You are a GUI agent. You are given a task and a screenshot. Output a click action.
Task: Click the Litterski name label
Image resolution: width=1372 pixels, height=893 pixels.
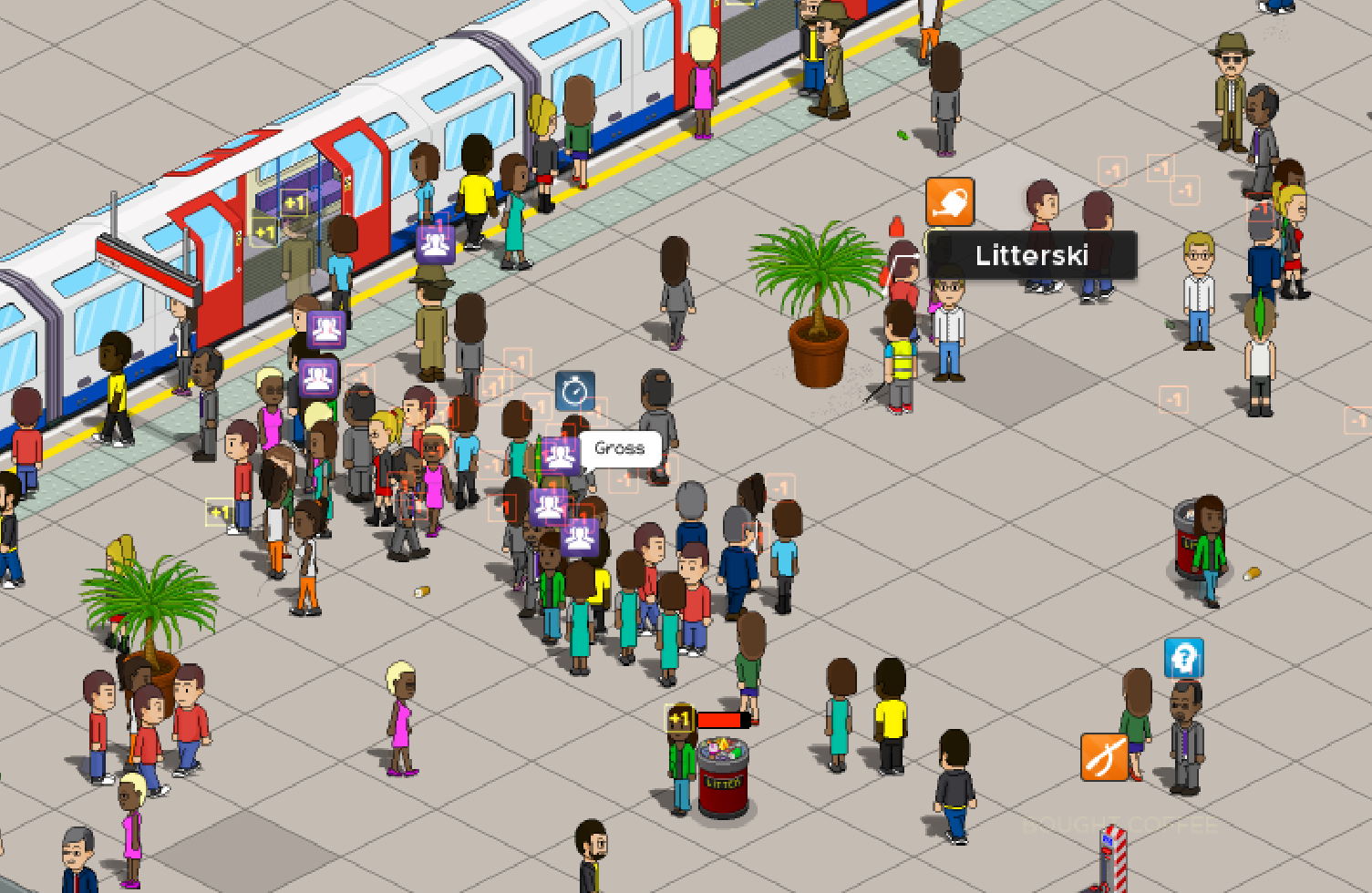click(1031, 255)
